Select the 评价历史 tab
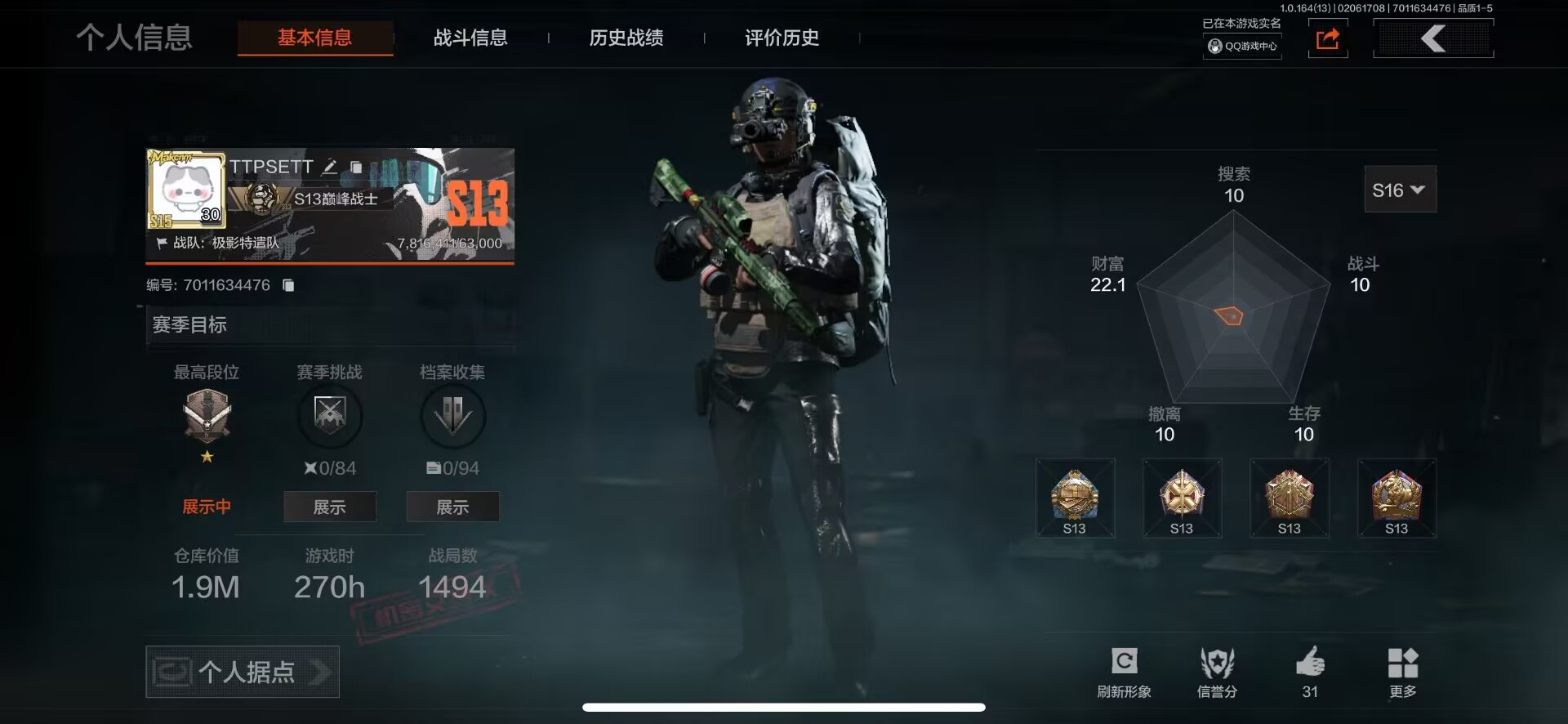Viewport: 1568px width, 724px height. pos(782,38)
